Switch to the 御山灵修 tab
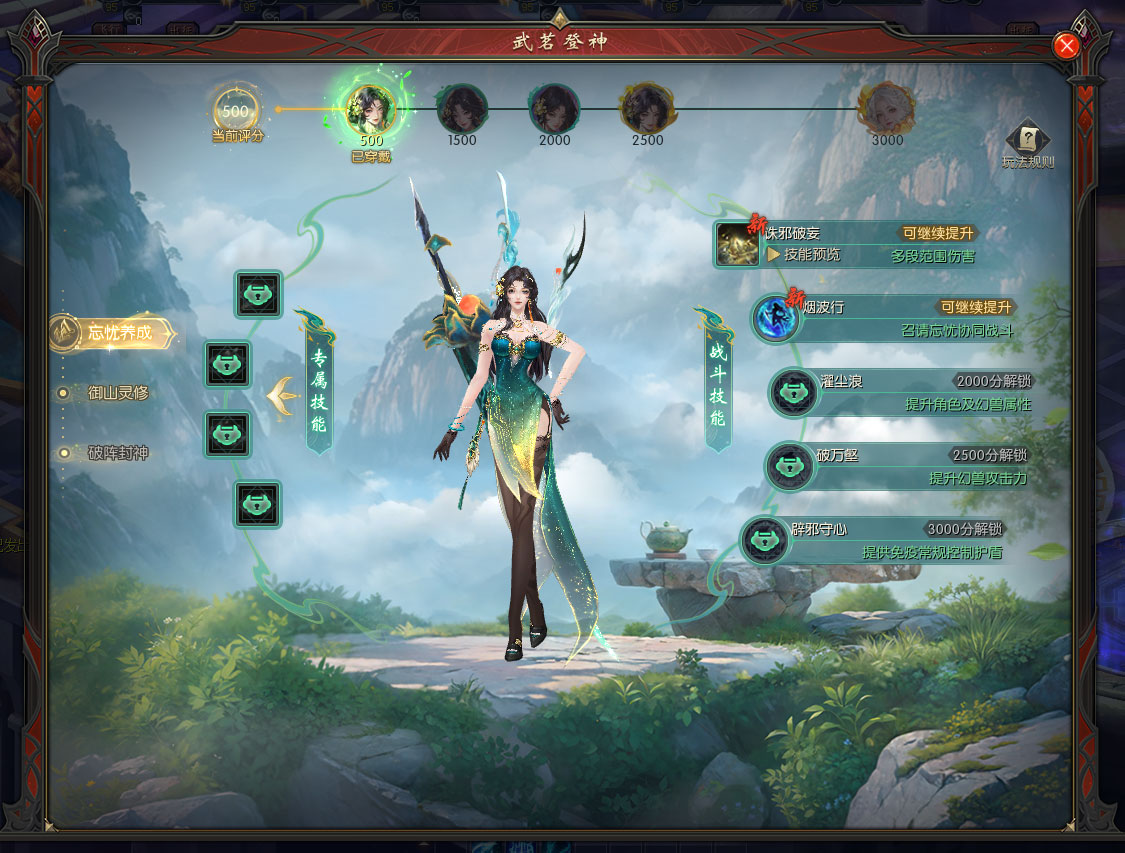 [x=117, y=393]
